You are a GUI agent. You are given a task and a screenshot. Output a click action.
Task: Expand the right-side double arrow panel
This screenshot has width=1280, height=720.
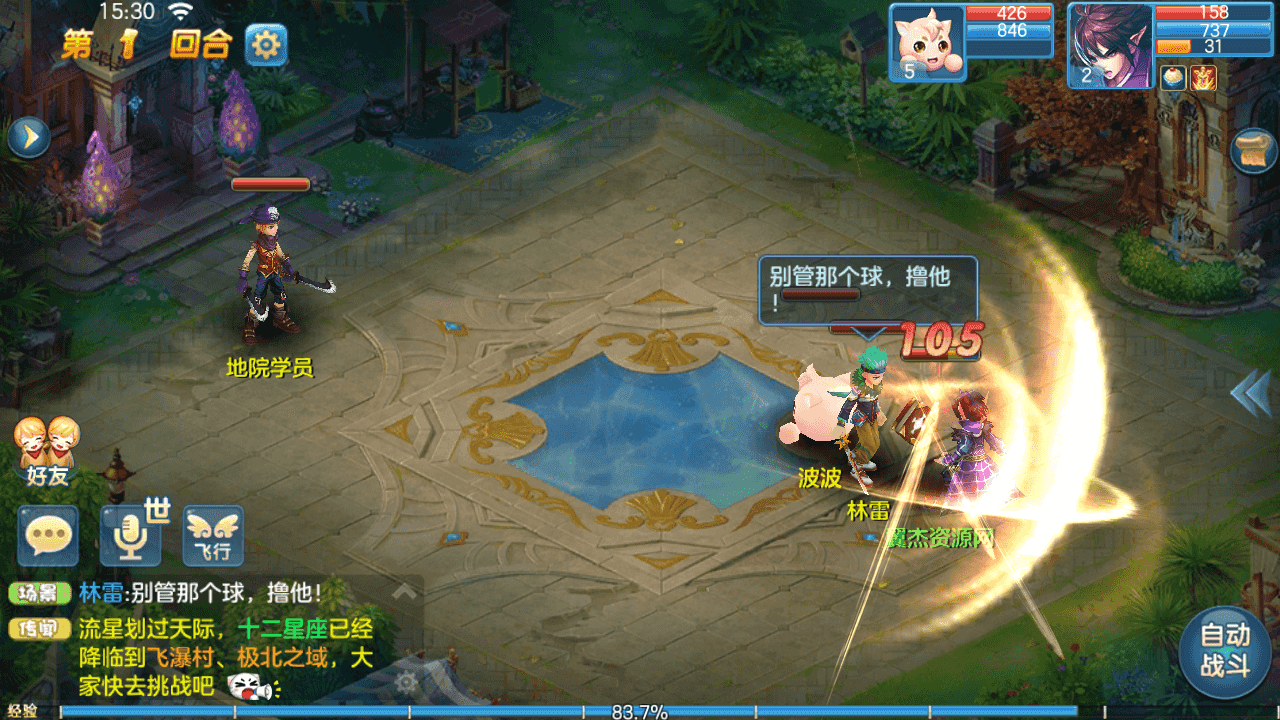click(x=1250, y=393)
